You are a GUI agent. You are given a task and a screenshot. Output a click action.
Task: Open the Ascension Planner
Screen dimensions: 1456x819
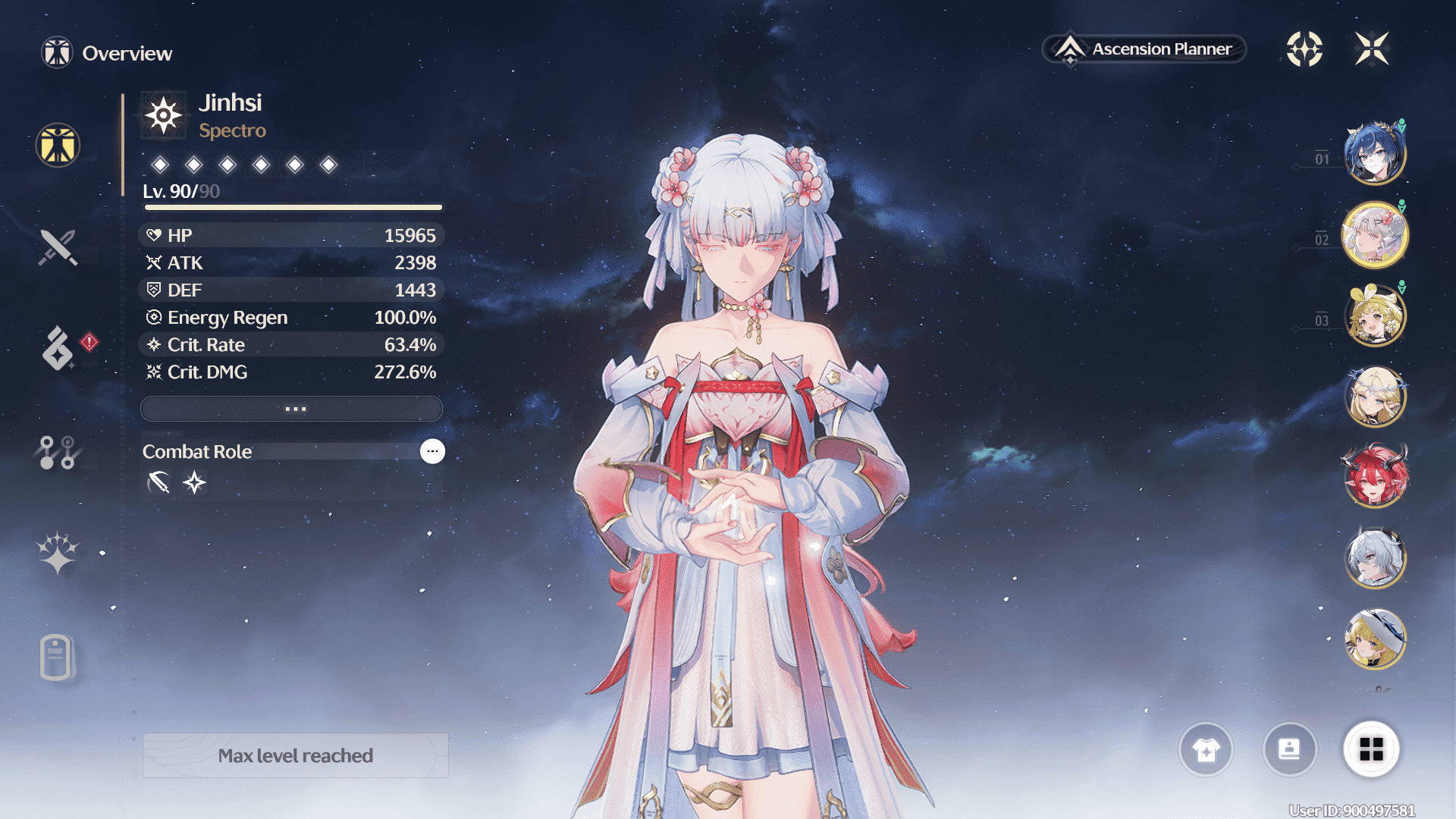pyautogui.click(x=1145, y=49)
